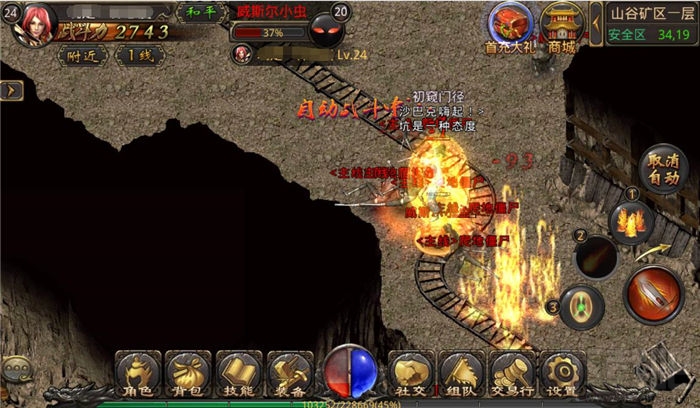Activate the flame pillar skill in slot 1
The width and height of the screenshot is (700, 408).
[631, 220]
